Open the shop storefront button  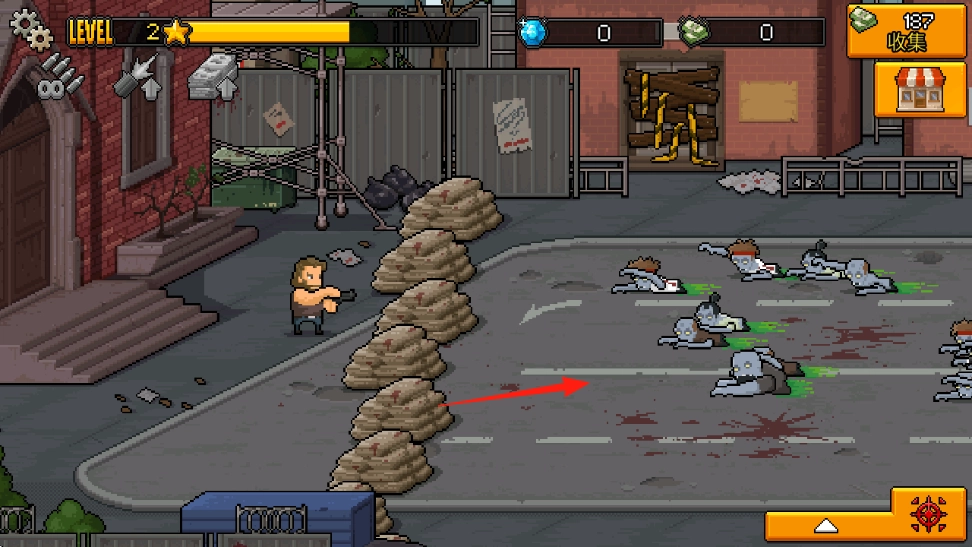click(x=912, y=90)
